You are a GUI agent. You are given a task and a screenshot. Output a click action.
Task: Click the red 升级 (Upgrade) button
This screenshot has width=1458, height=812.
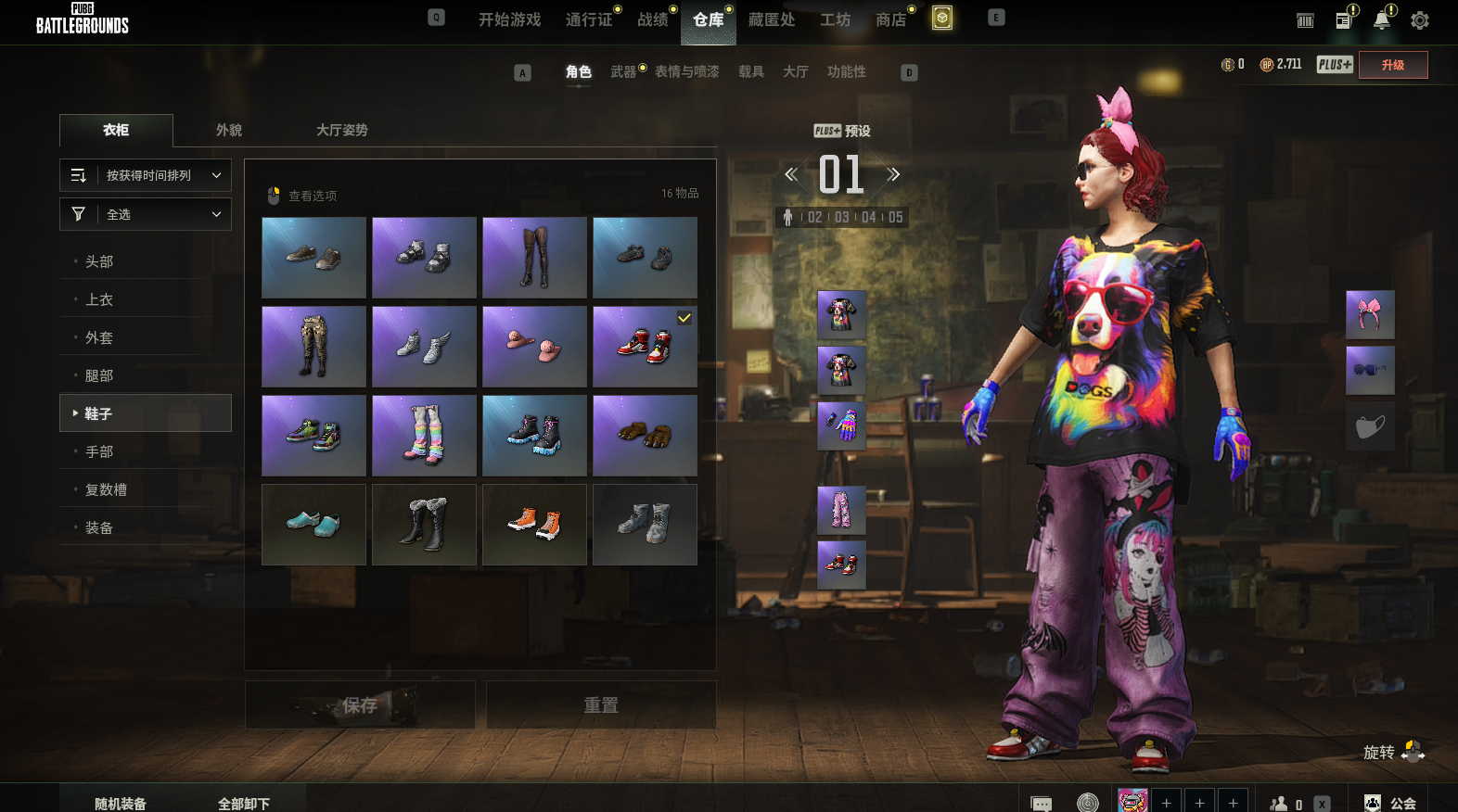click(x=1392, y=65)
